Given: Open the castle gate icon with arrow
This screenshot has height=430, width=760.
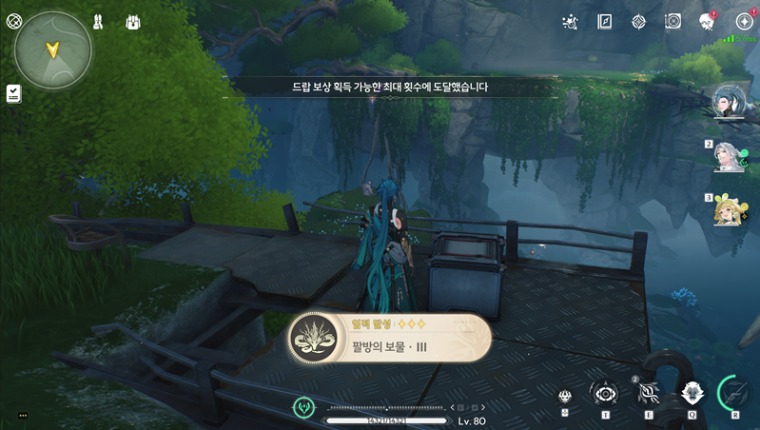Looking at the screenshot, I should 133,21.
